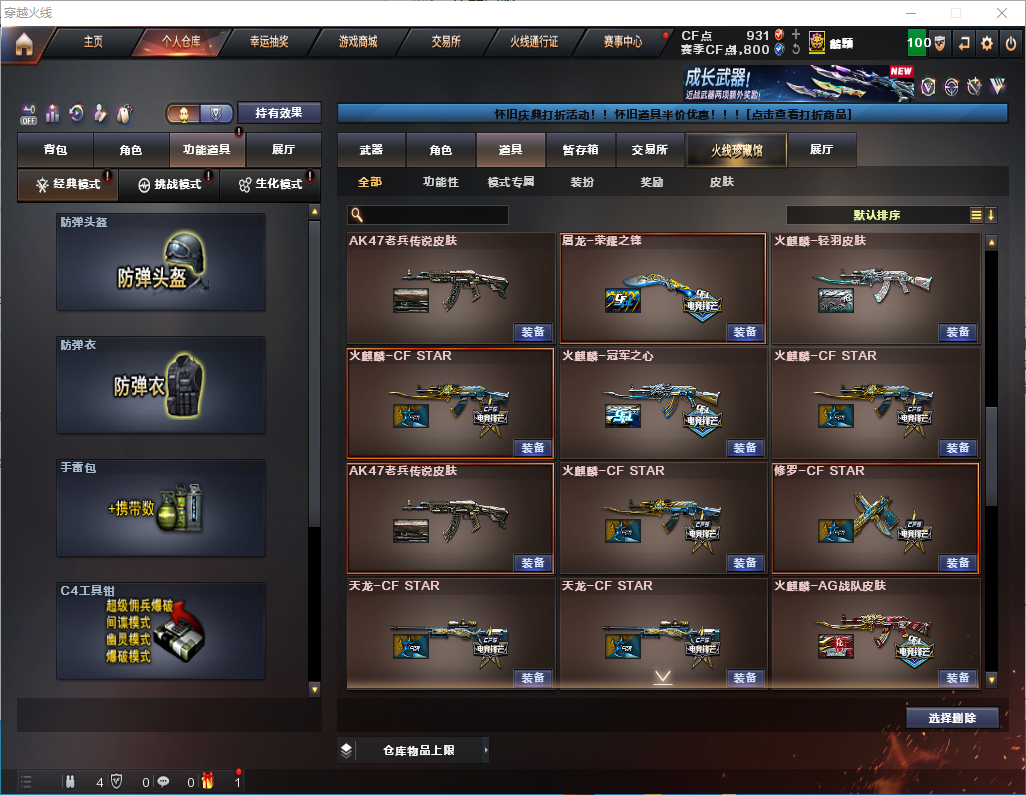Open the 主页 home menu
Screen dimensions: 1026x795
pos(93,42)
